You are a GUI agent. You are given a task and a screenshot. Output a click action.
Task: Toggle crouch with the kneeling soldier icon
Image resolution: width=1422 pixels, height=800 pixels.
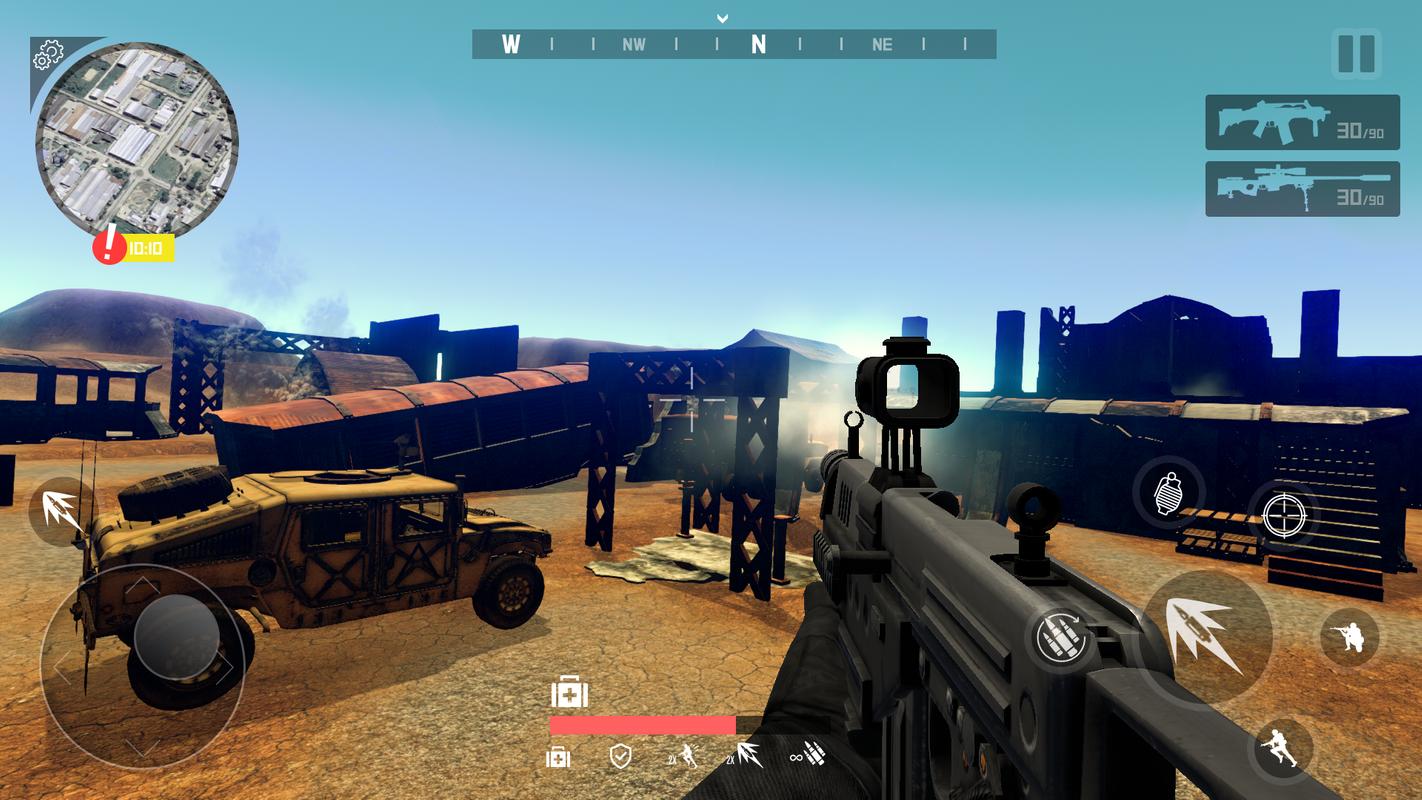(x=1349, y=637)
